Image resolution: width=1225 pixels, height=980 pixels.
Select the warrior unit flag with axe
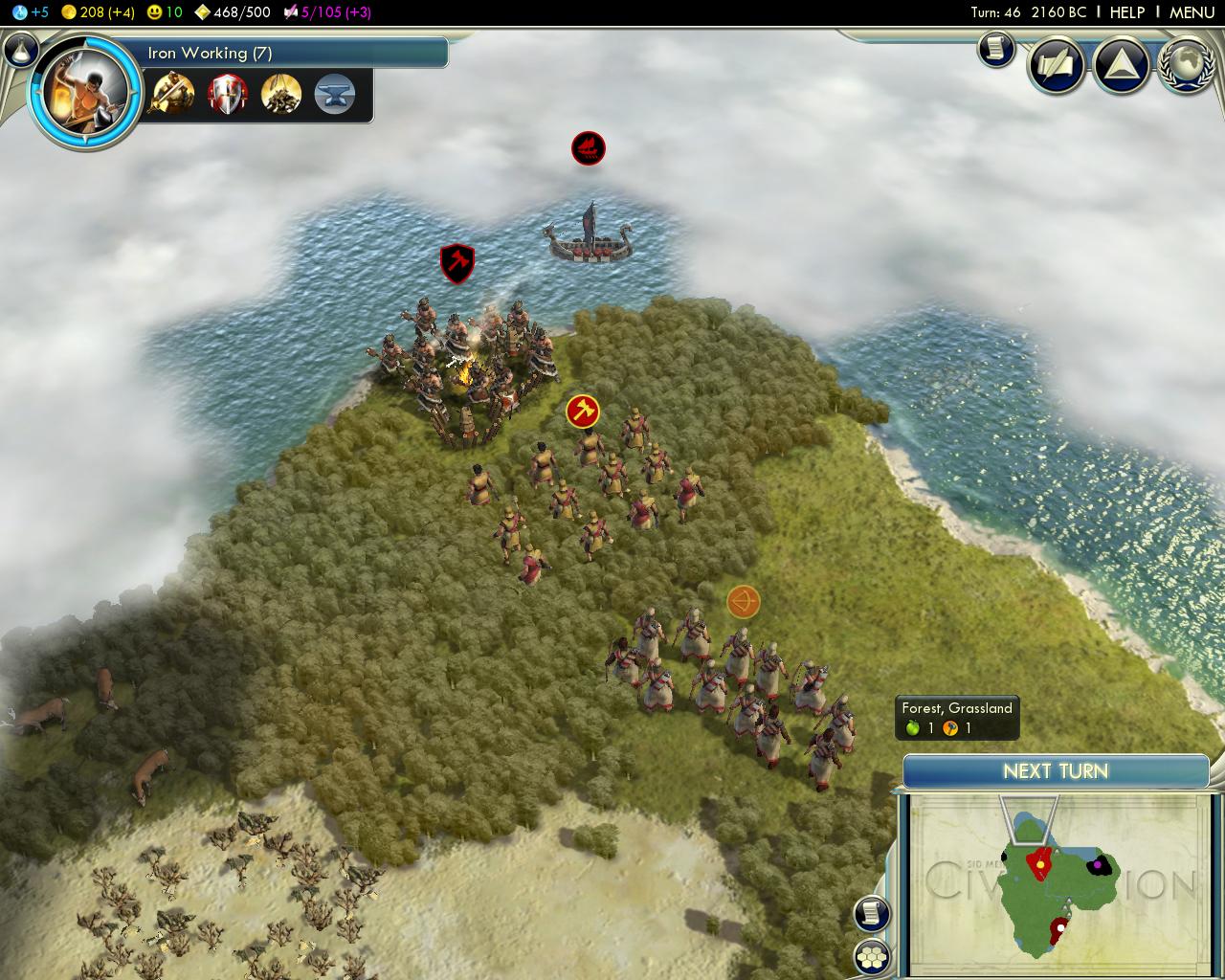click(x=583, y=412)
